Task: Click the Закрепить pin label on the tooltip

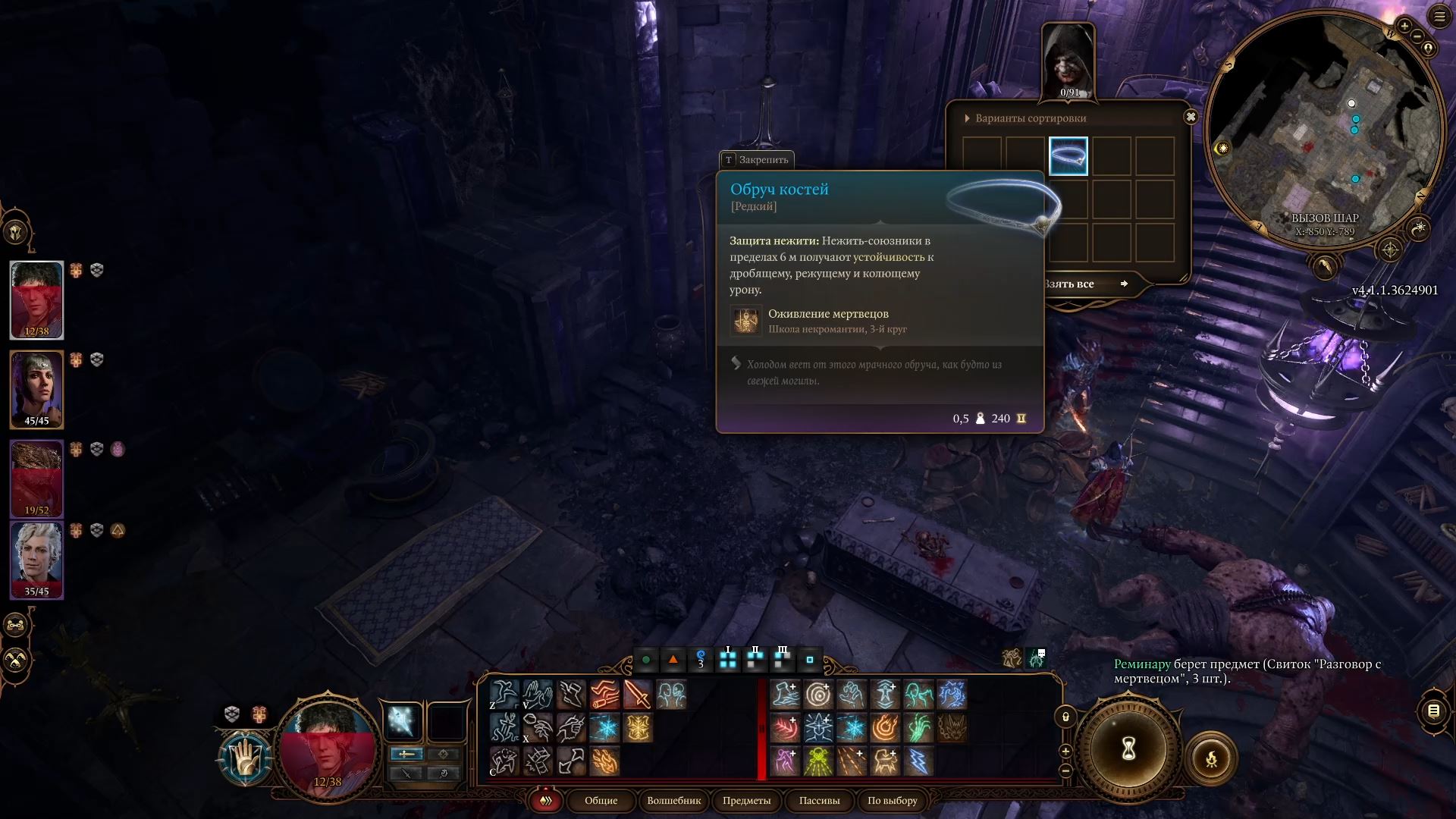Action: [758, 160]
